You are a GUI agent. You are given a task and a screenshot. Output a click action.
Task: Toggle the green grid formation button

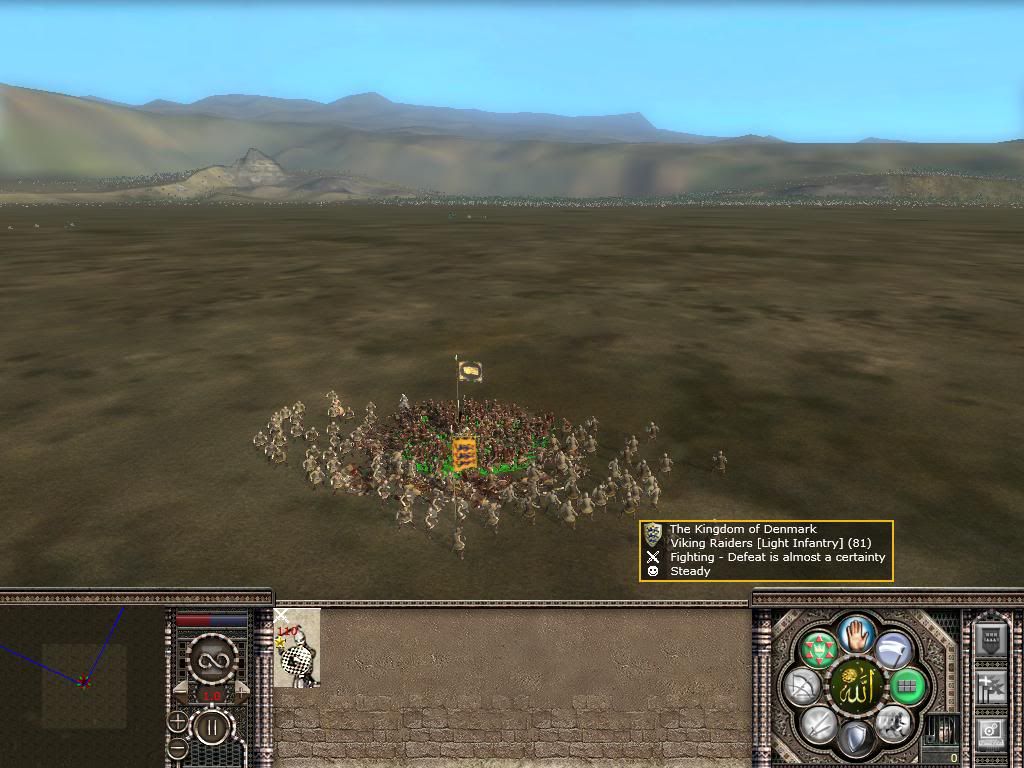pos(907,687)
